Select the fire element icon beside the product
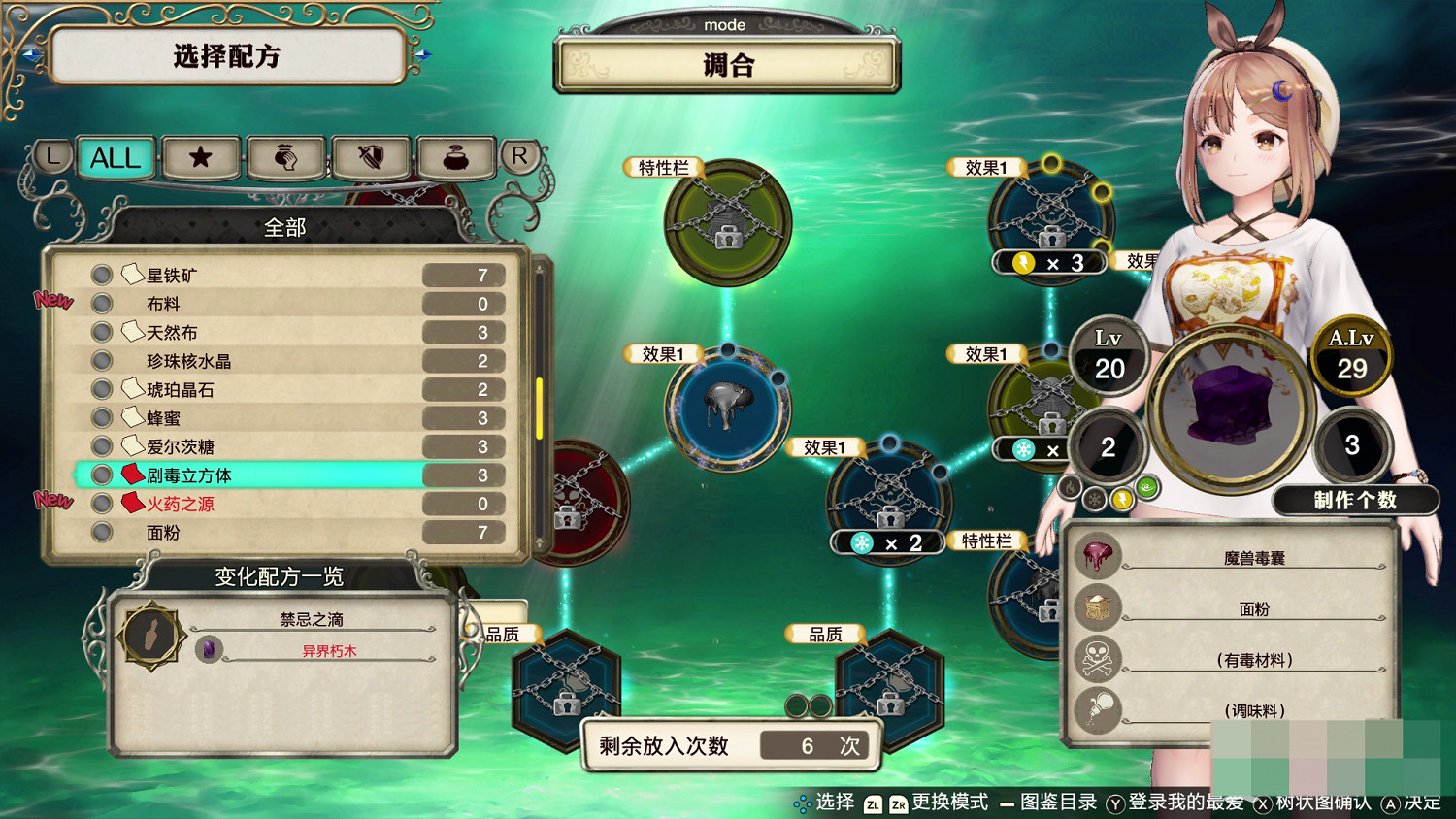Image resolution: width=1456 pixels, height=819 pixels. (1071, 488)
